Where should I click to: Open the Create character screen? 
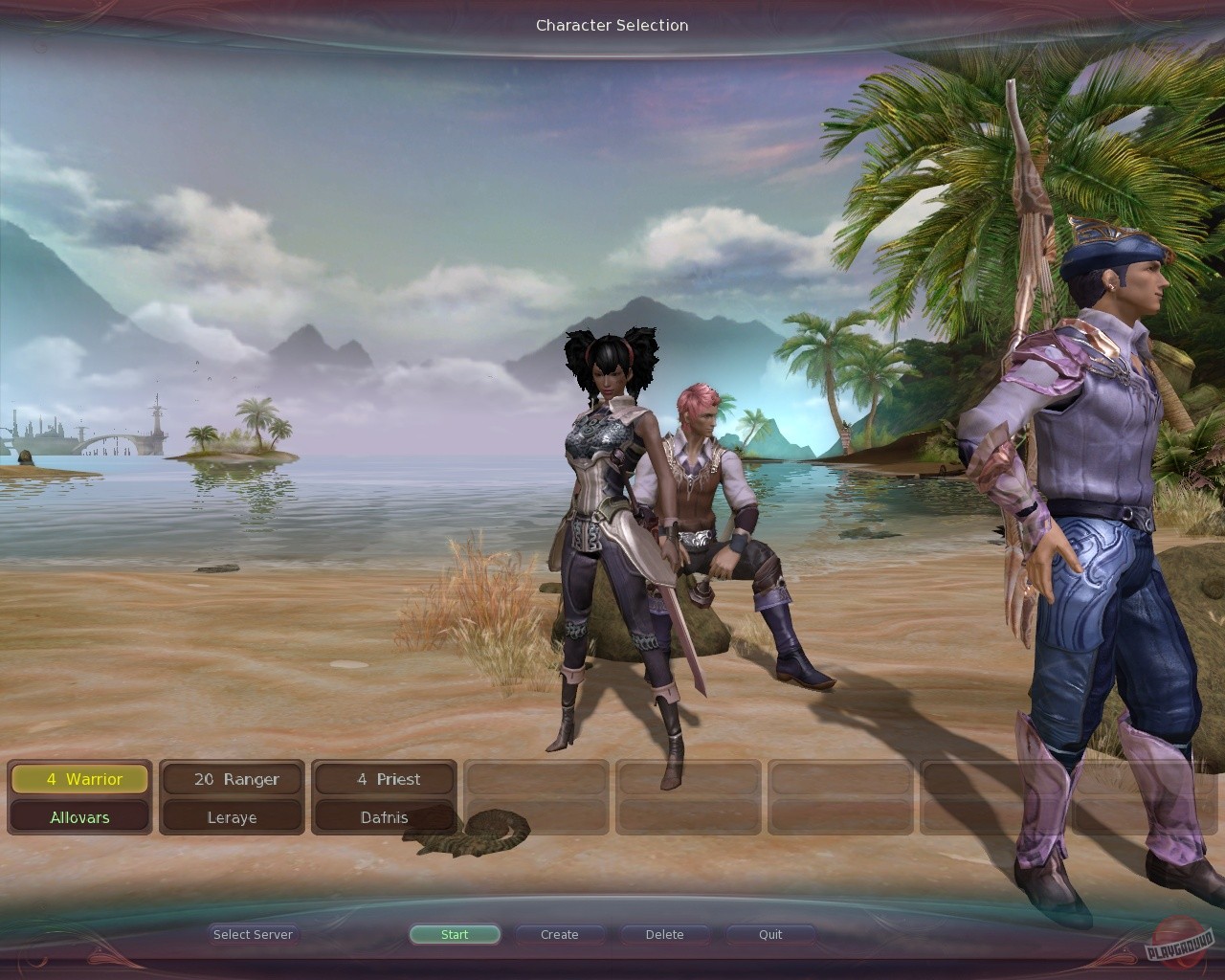pyautogui.click(x=559, y=934)
